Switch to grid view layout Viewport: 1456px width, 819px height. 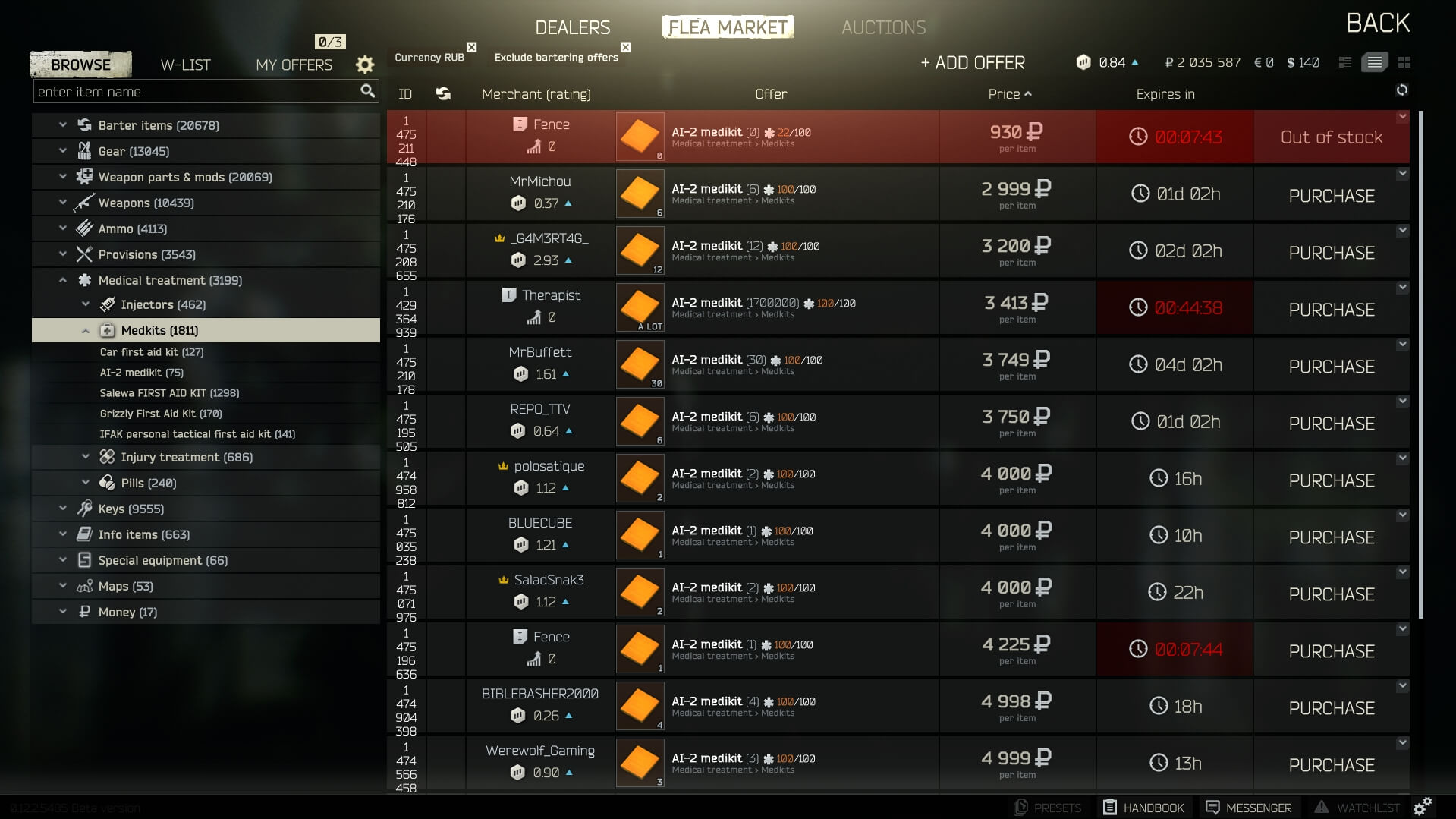[1405, 62]
